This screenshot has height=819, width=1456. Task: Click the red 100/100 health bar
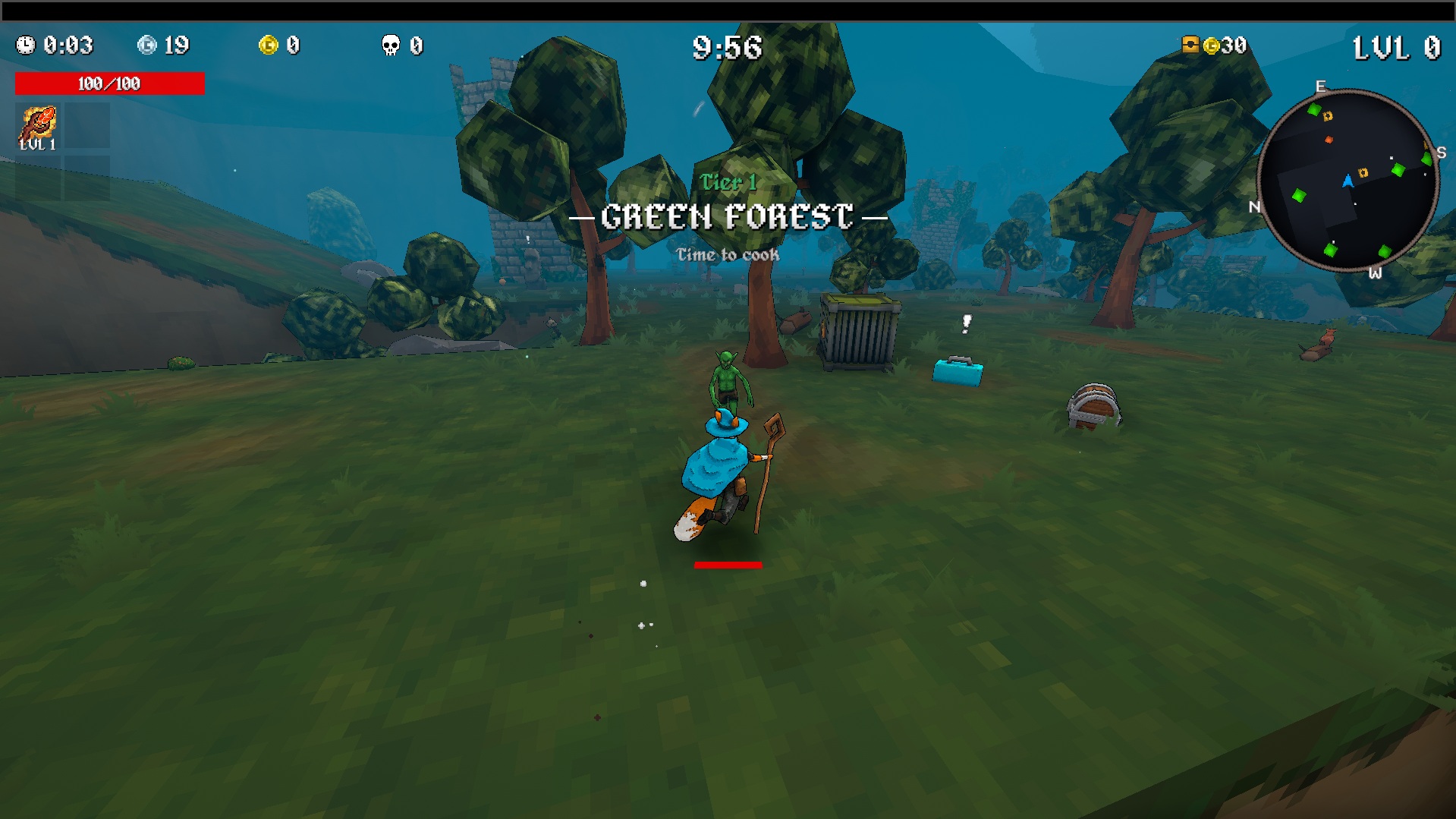[108, 83]
